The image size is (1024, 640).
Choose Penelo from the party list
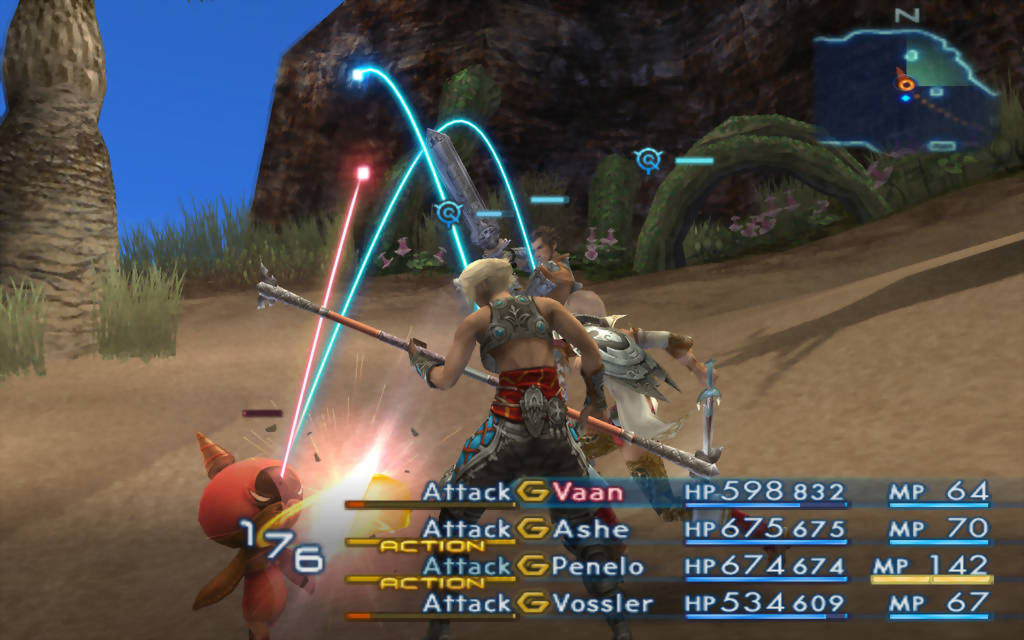(x=600, y=566)
